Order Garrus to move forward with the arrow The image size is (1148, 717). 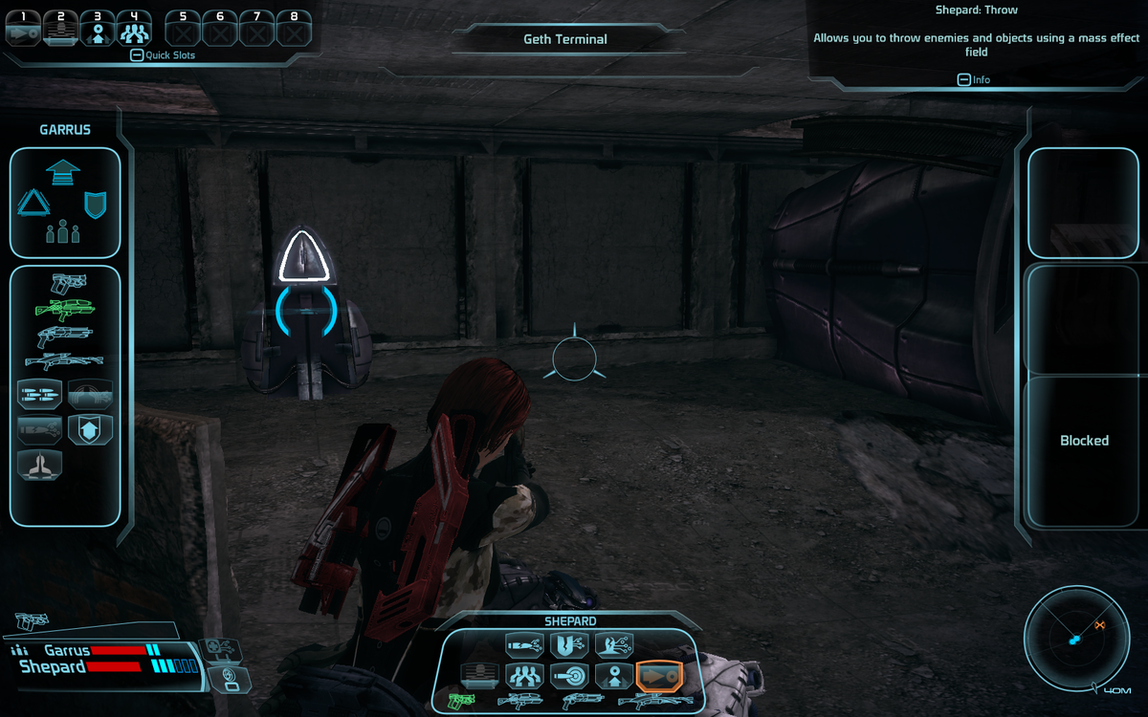pos(63,171)
